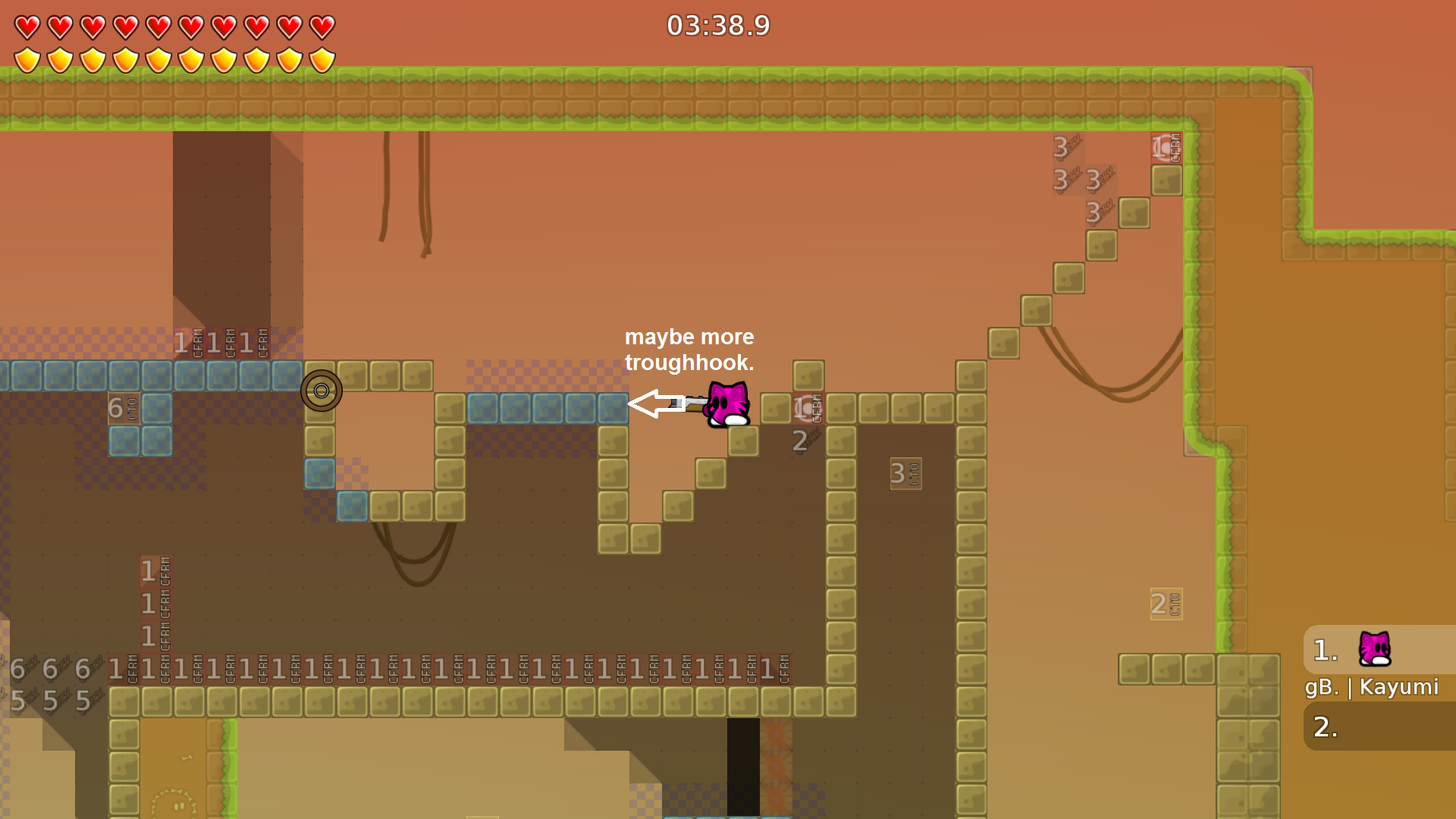Image resolution: width=1456 pixels, height=819 pixels.
Task: Select the fifth heart icon
Action: tap(158, 26)
